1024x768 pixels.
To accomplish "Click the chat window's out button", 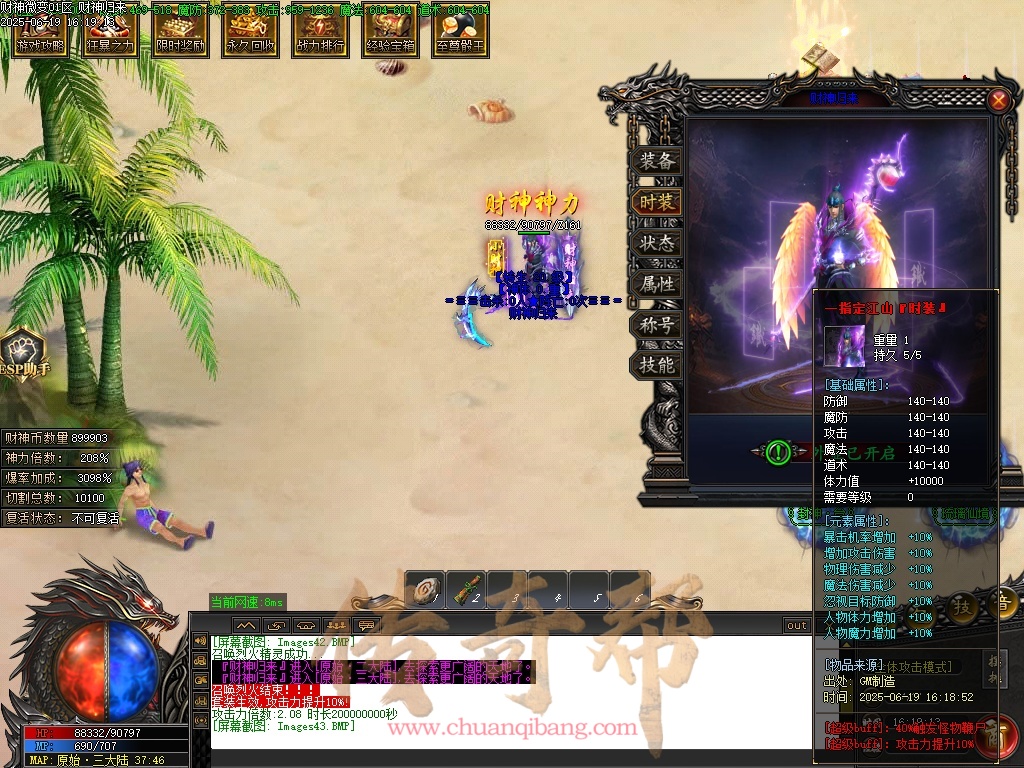I will coord(796,626).
